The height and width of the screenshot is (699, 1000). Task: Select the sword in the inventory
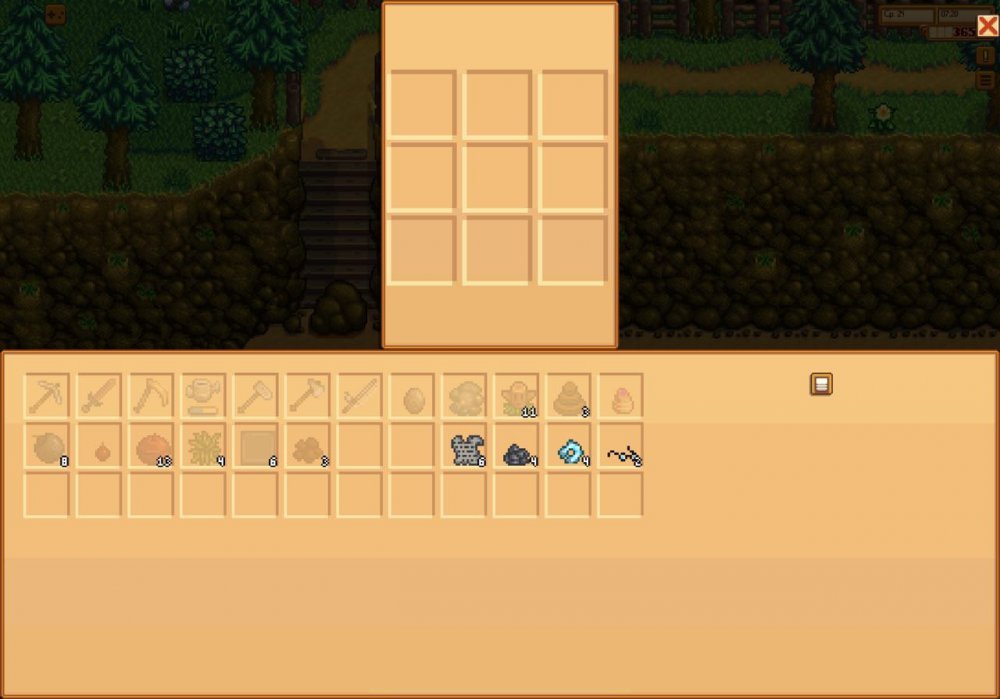pos(99,397)
